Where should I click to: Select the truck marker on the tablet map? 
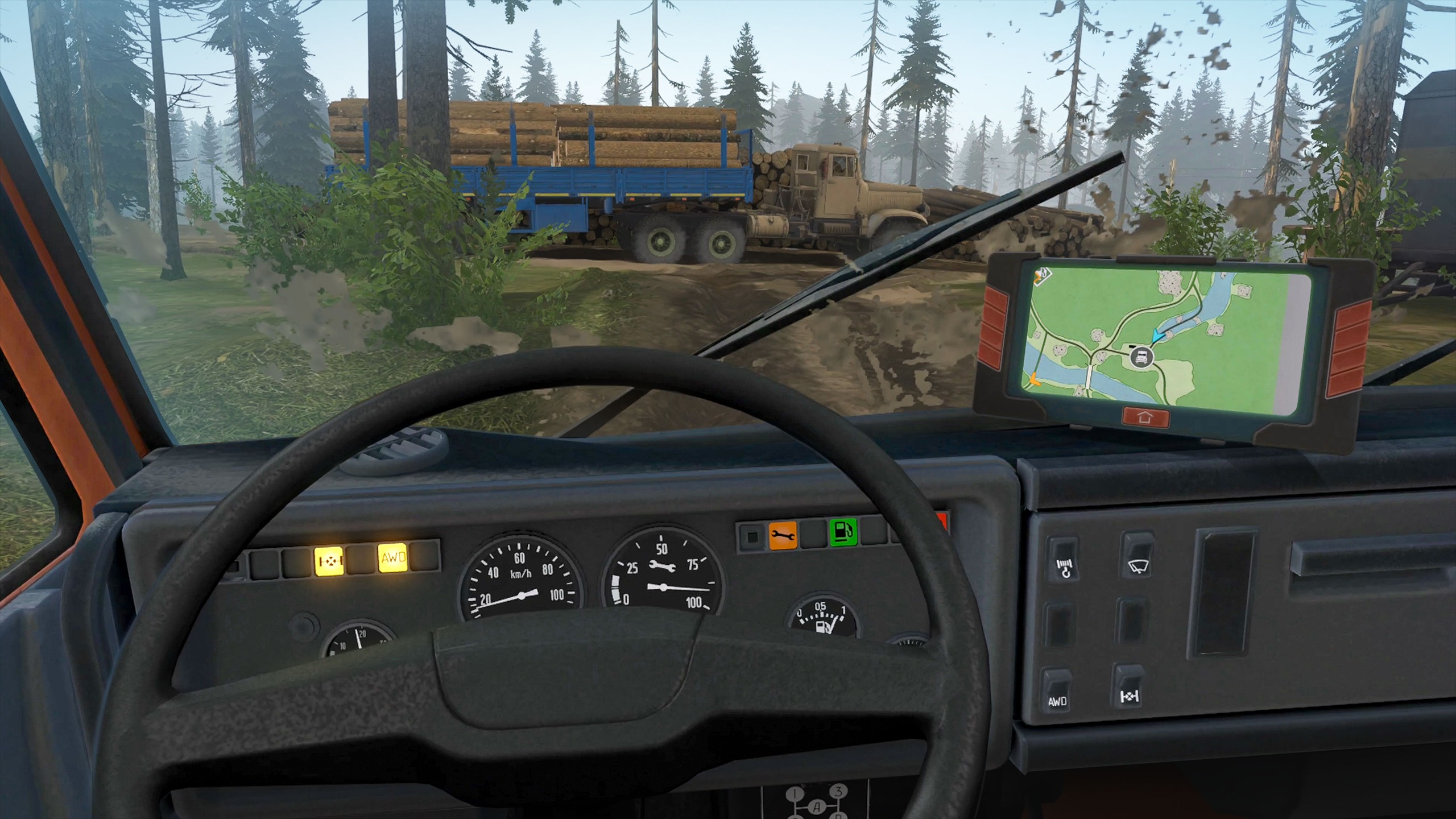(x=1141, y=357)
